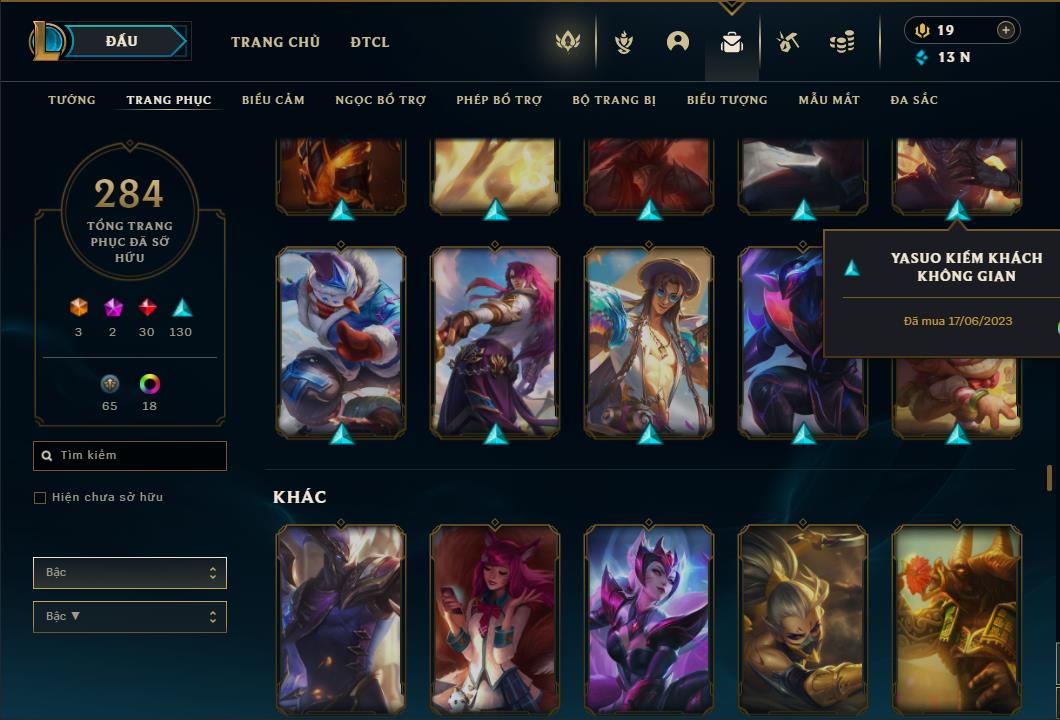This screenshot has width=1060, height=720.
Task: Switch to the ĐA SẮC tab
Action: 914,100
